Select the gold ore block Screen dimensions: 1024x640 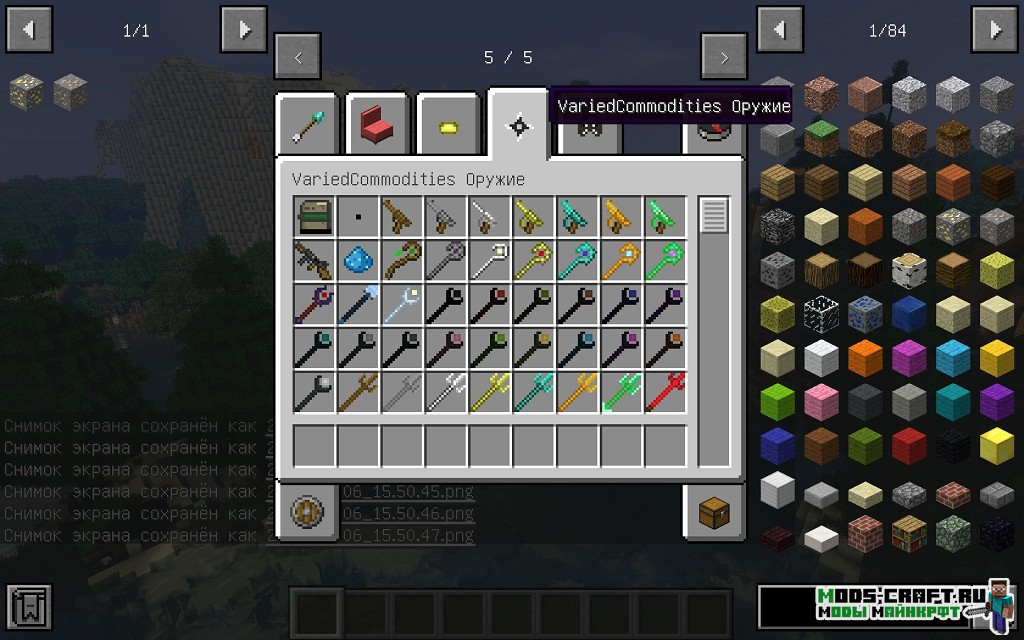point(26,93)
